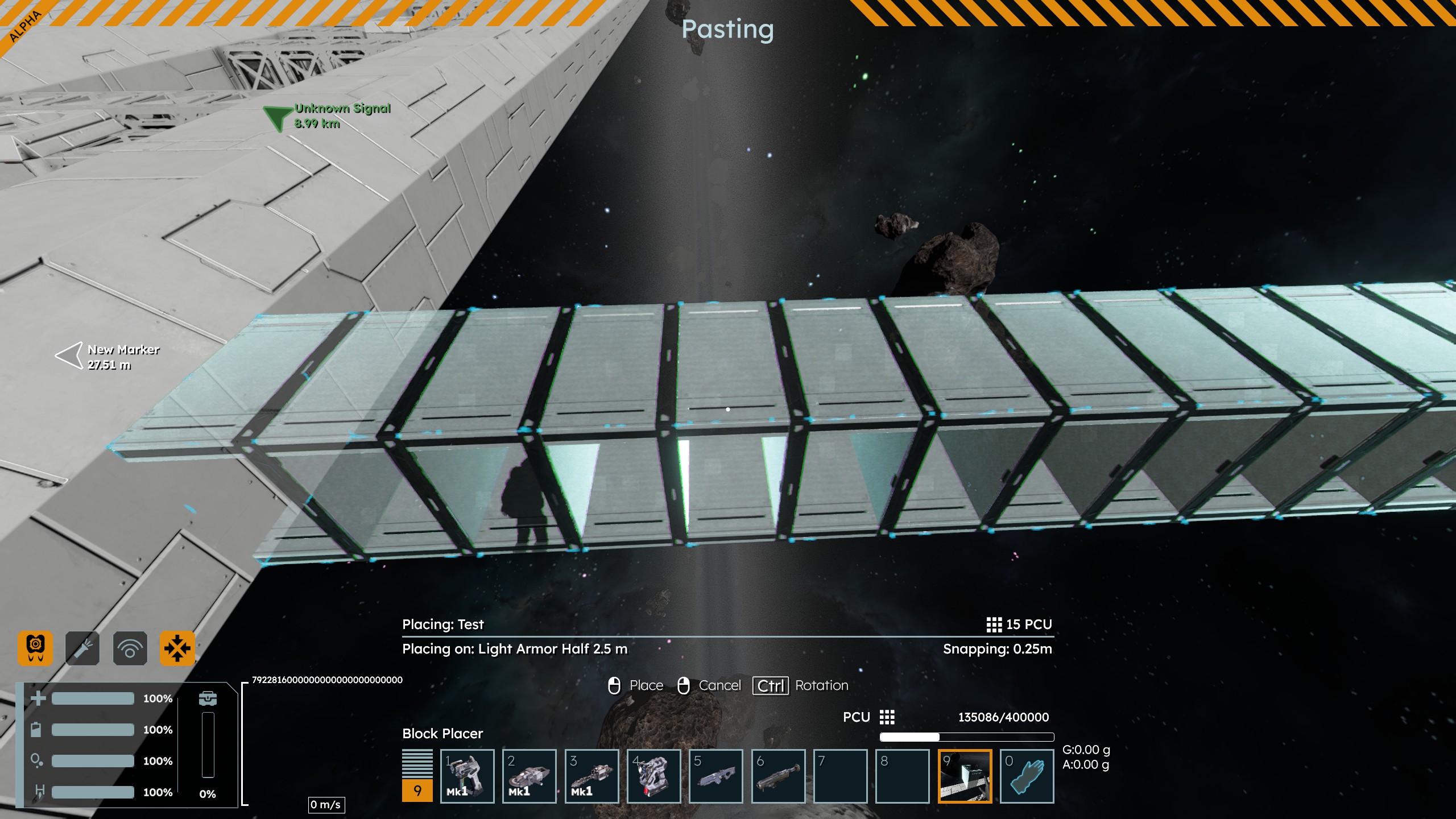Toggle the inertia dampeners icon
The height and width of the screenshot is (819, 1456).
177,648
